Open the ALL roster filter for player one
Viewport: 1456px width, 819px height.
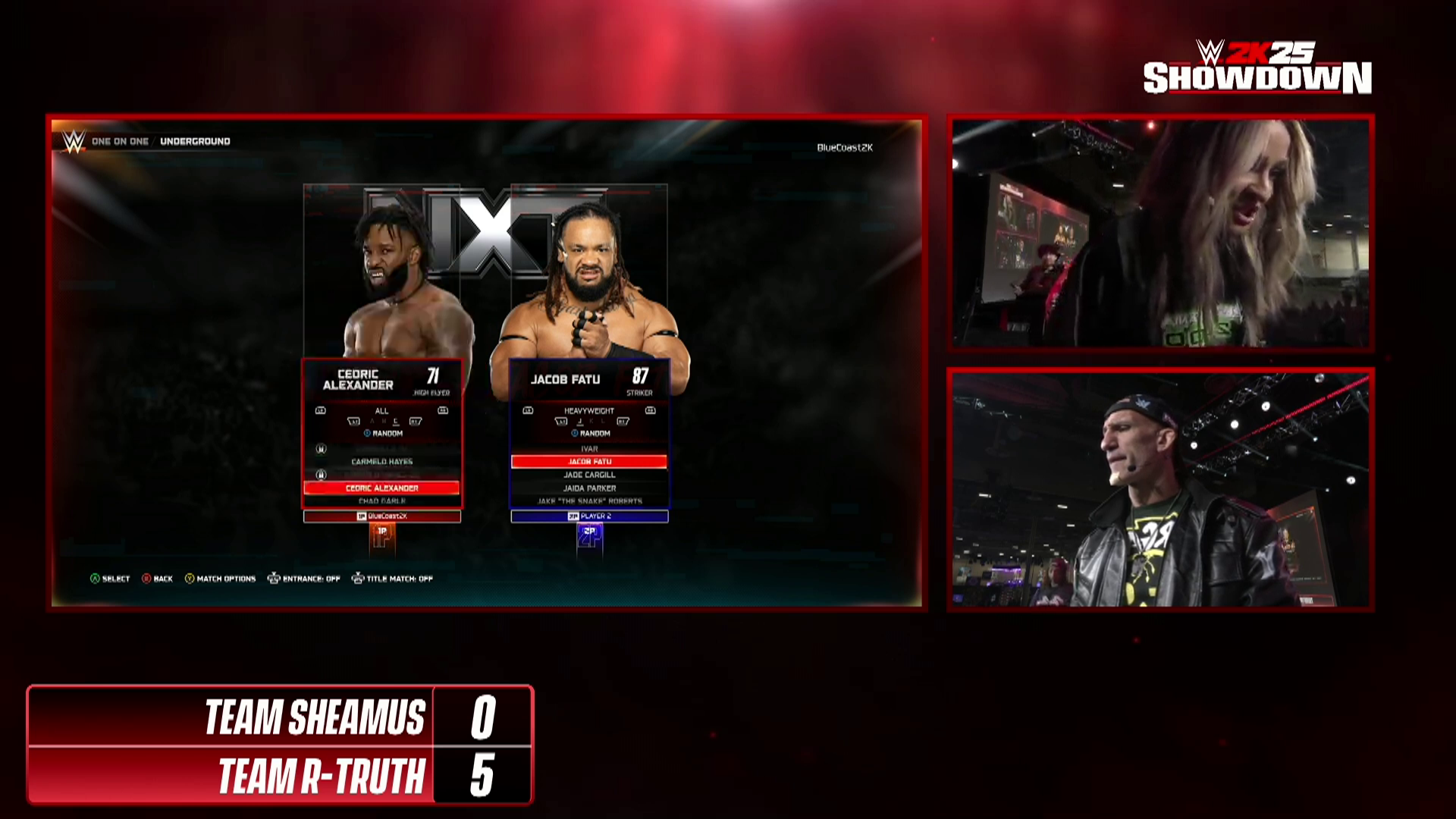click(381, 411)
